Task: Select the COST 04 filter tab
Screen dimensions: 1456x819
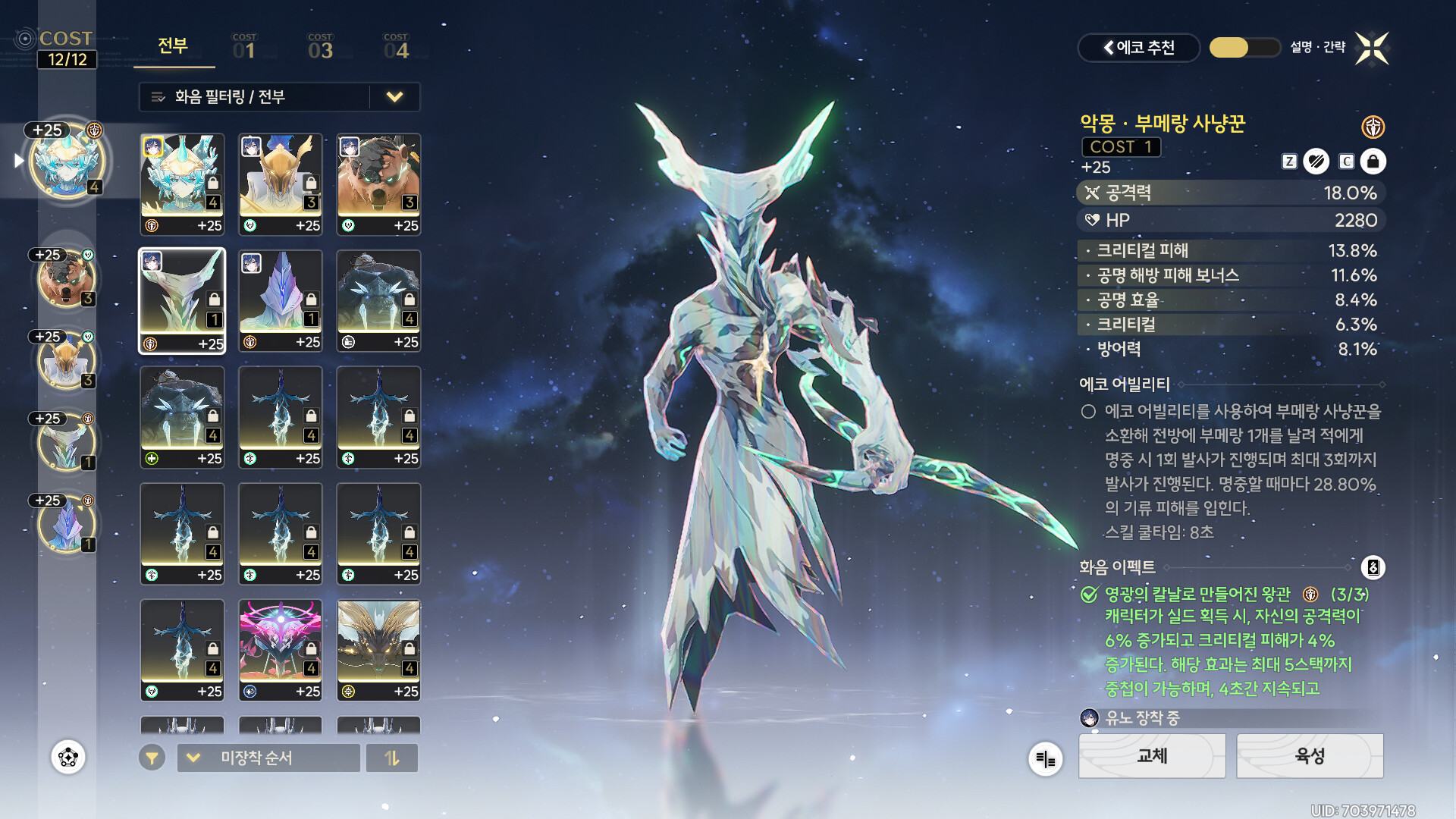Action: coord(396,47)
